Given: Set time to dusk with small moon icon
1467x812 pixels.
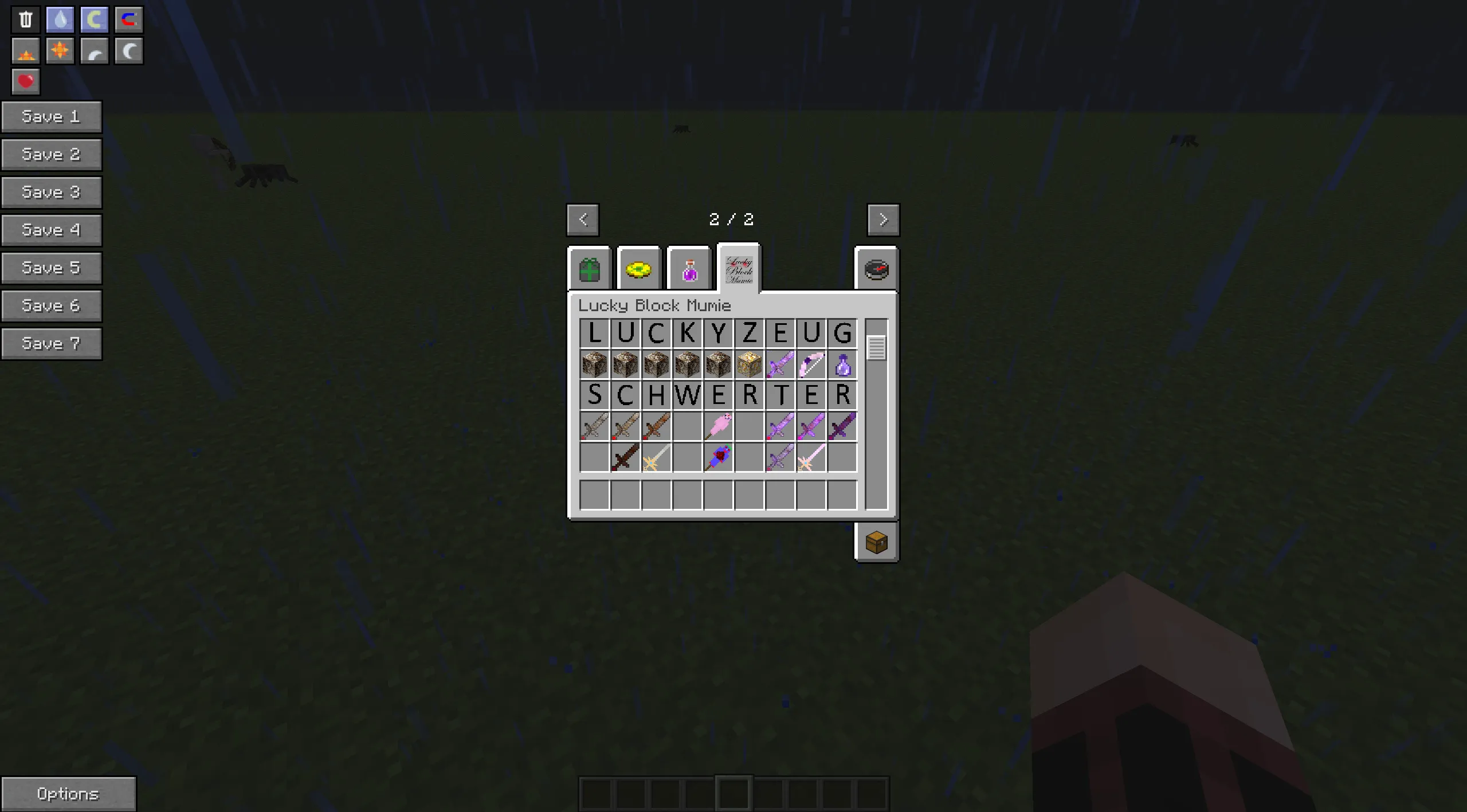Looking at the screenshot, I should (94, 50).
